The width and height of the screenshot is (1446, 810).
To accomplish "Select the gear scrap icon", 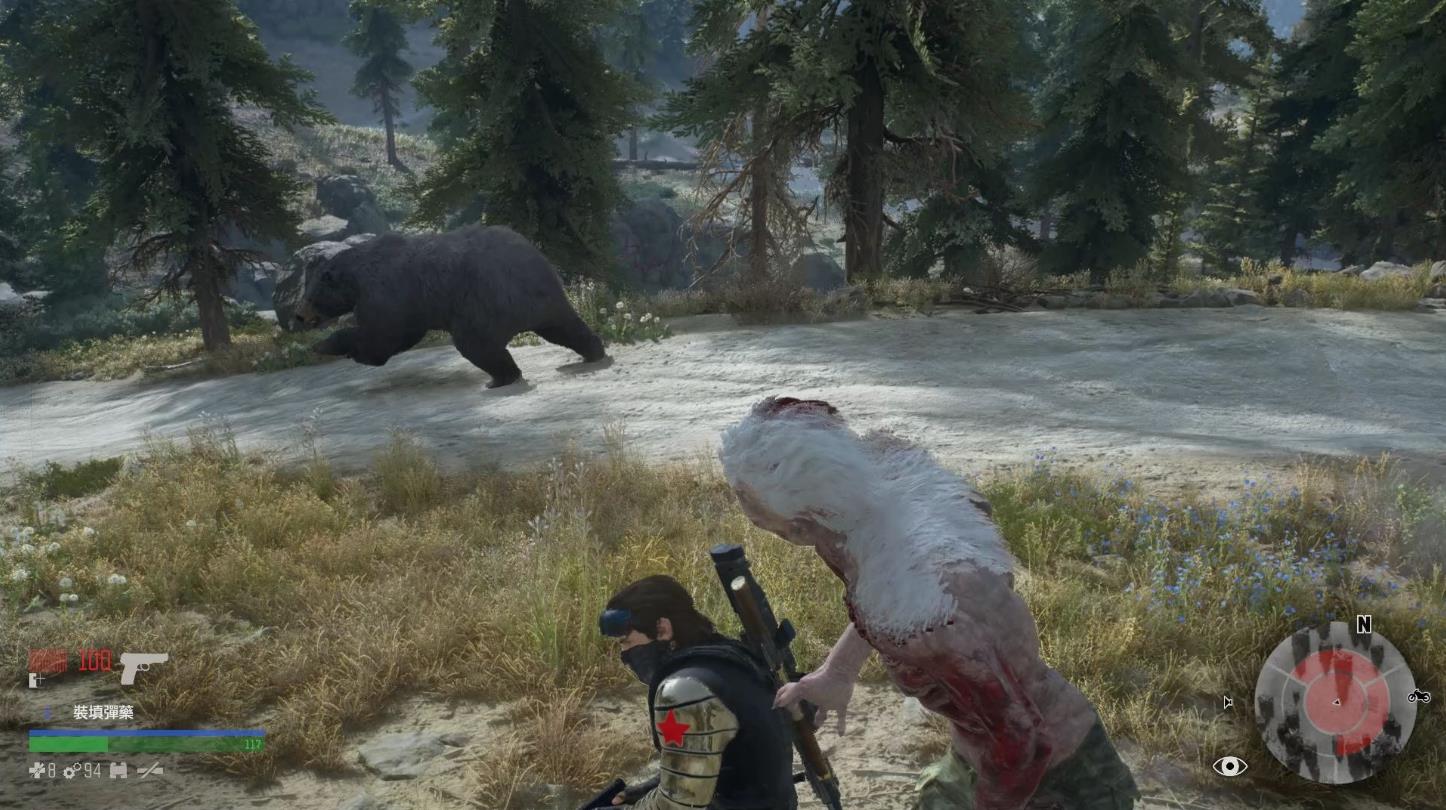I will (70, 770).
